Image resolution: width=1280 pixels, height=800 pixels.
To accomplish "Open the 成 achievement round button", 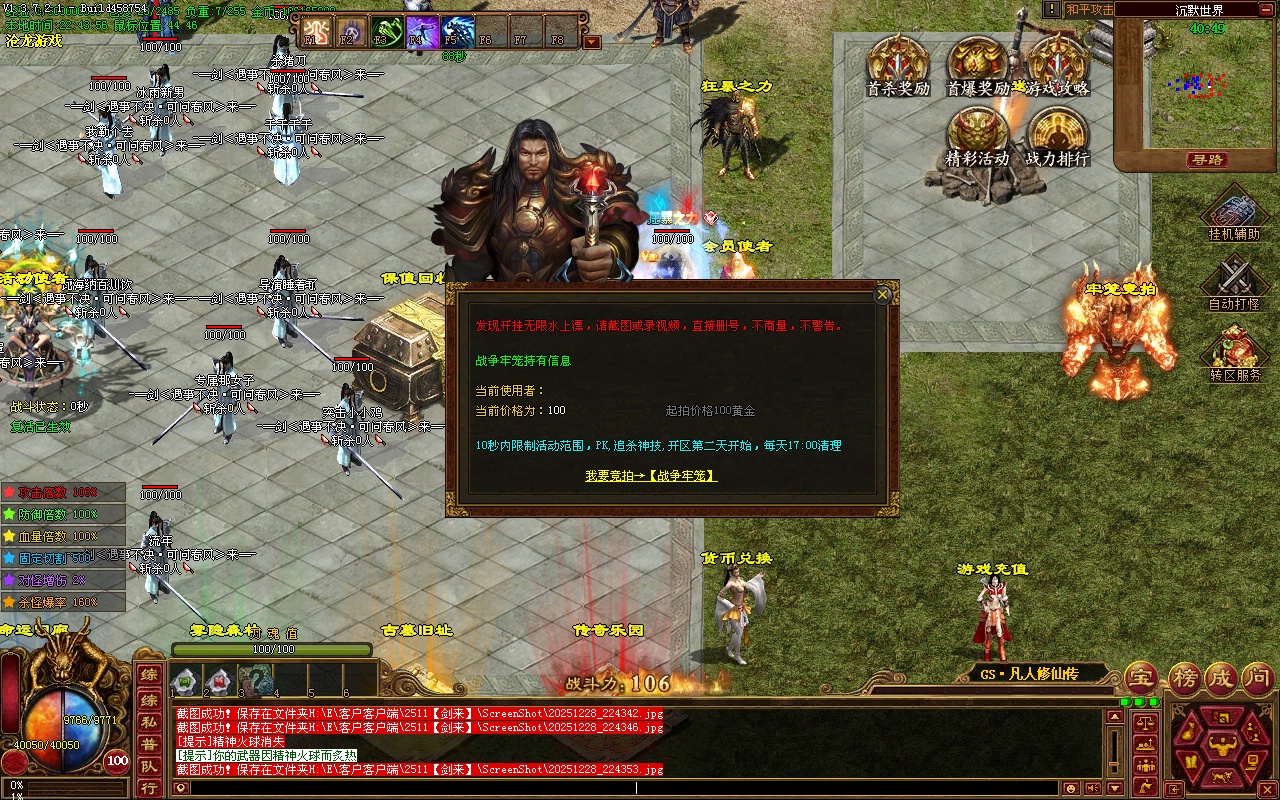I will tap(1220, 677).
